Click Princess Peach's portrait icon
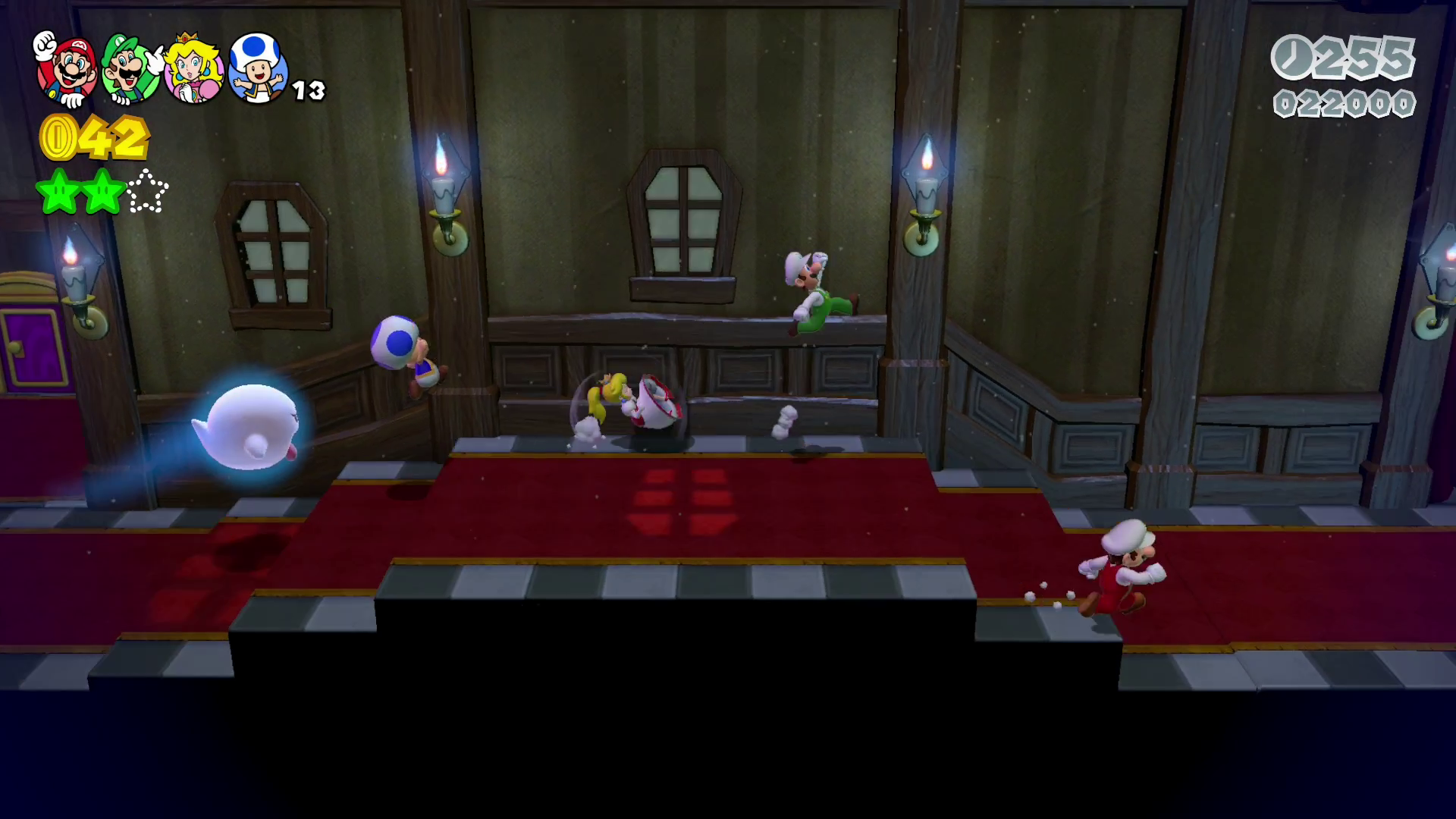The image size is (1456, 819). coord(194,70)
